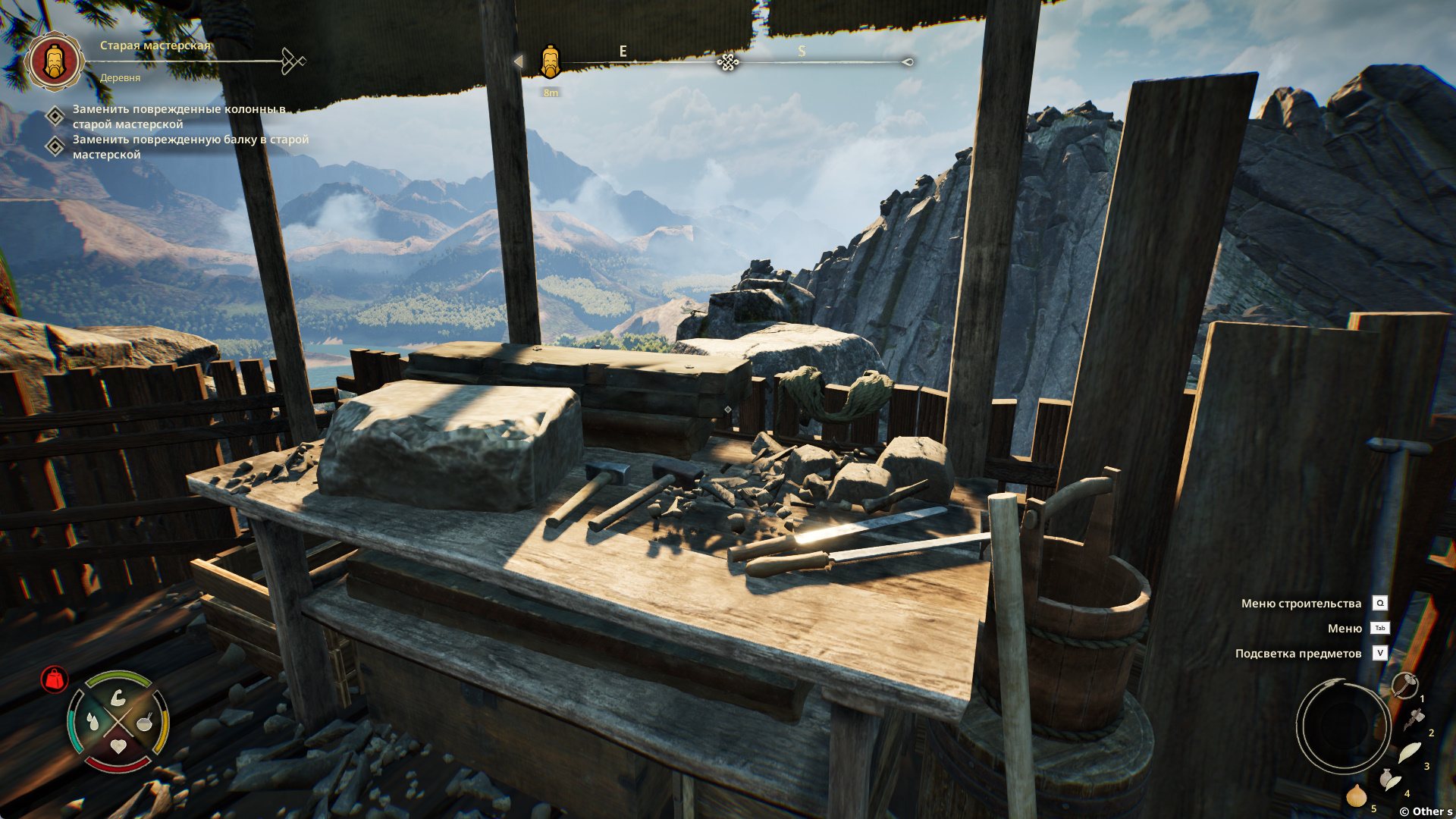Select the objective about replacing the damaged beam

pos(190,146)
